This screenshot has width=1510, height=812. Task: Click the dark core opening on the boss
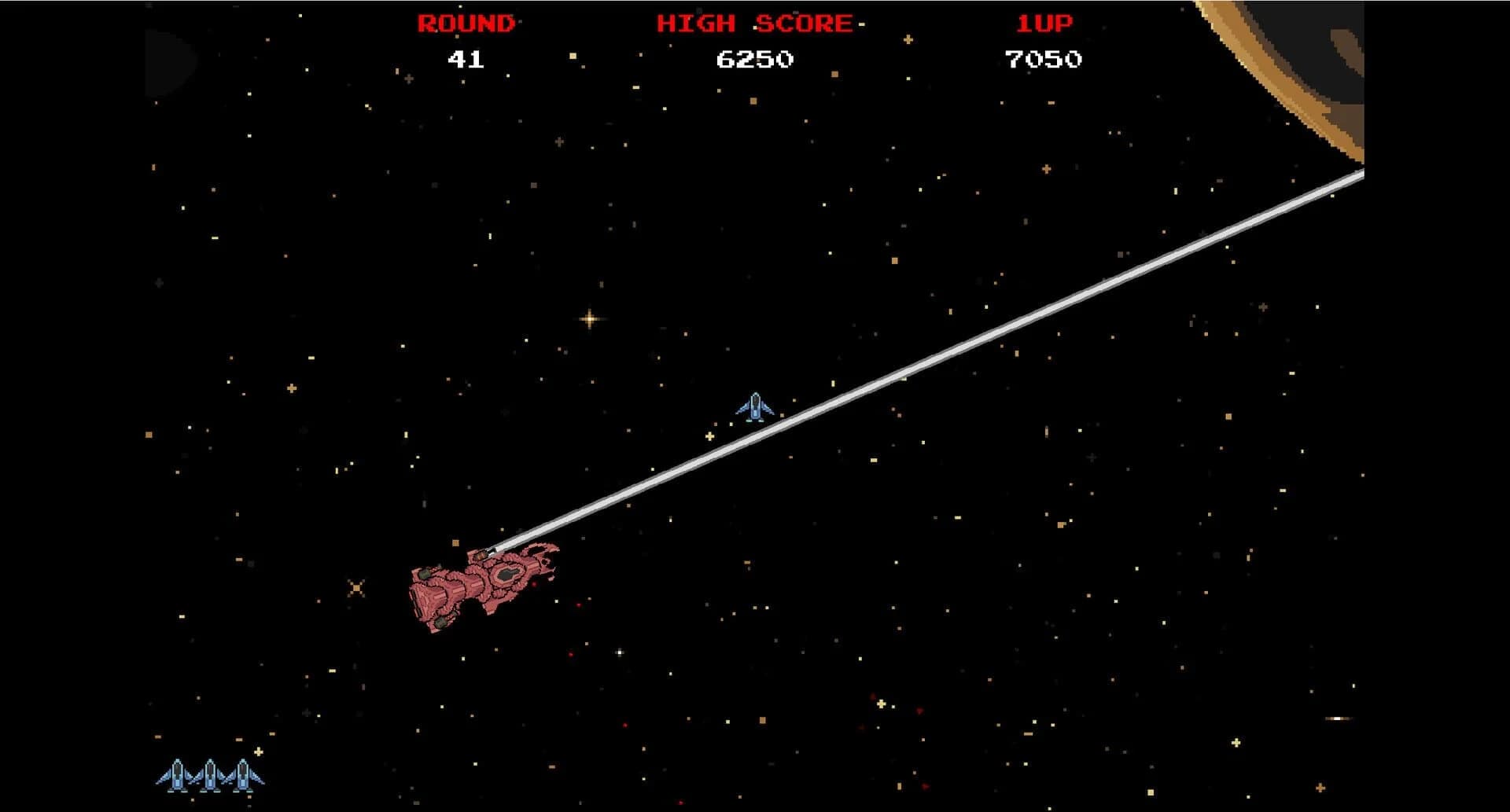click(x=508, y=575)
